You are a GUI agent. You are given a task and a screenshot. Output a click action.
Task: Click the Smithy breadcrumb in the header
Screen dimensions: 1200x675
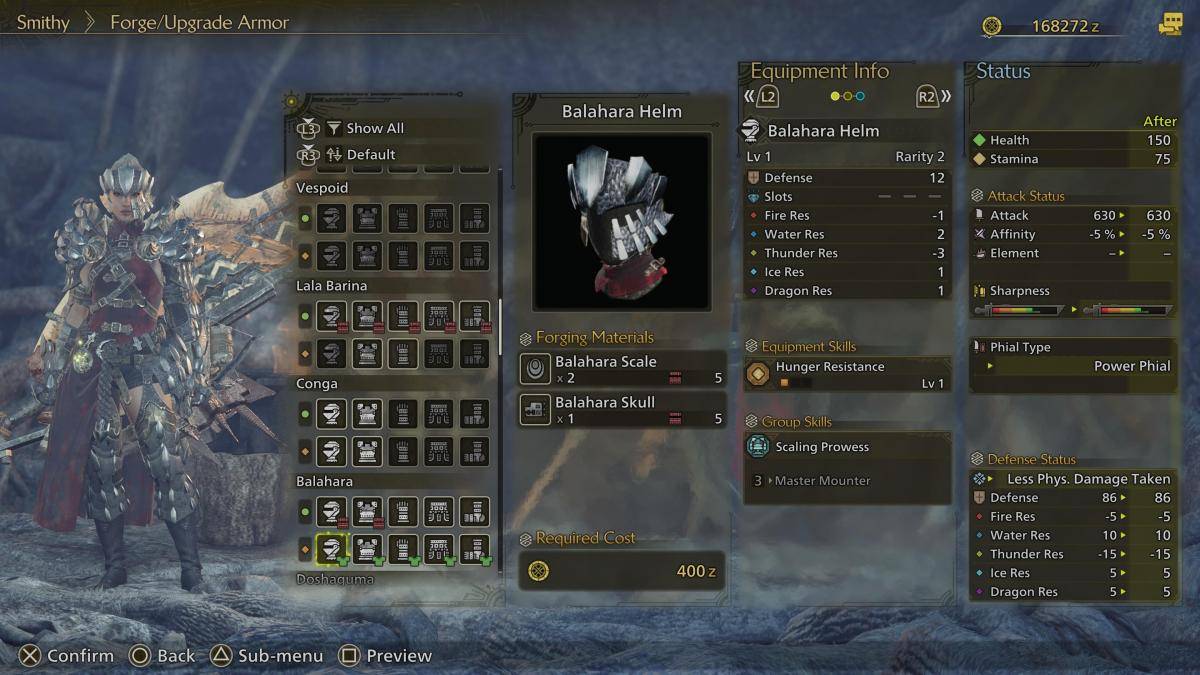click(x=43, y=22)
